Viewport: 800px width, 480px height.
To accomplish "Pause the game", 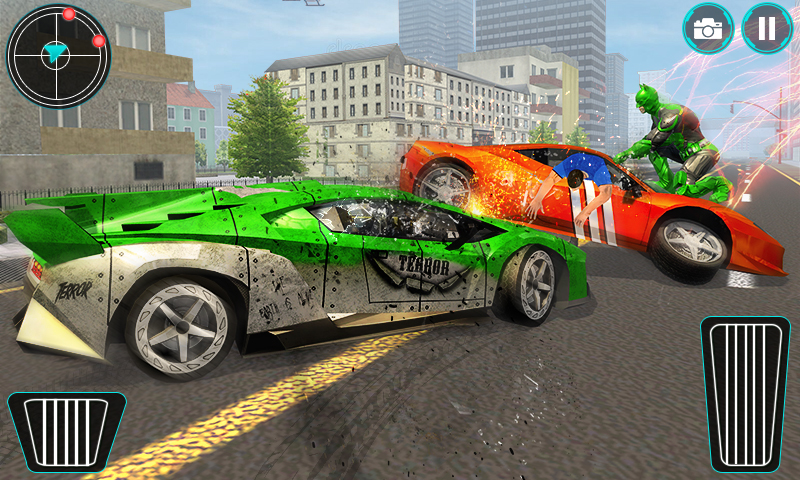I will [767, 28].
